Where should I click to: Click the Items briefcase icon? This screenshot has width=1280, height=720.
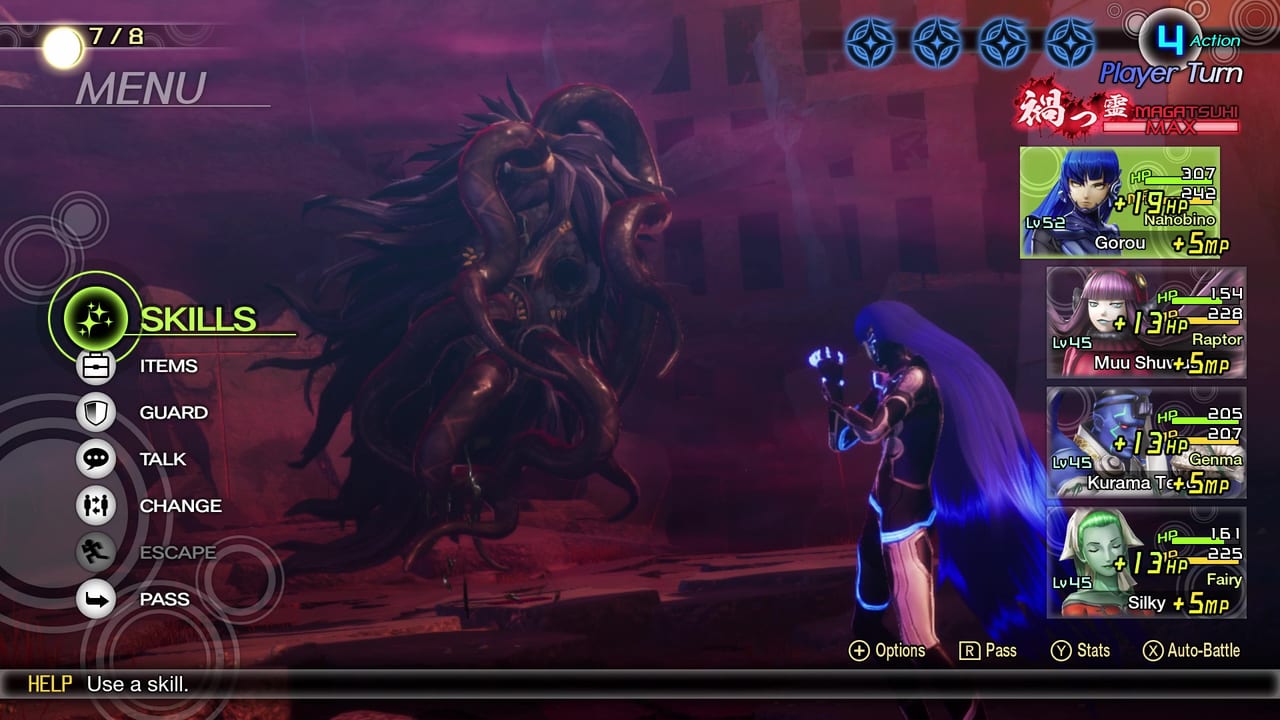click(95, 366)
